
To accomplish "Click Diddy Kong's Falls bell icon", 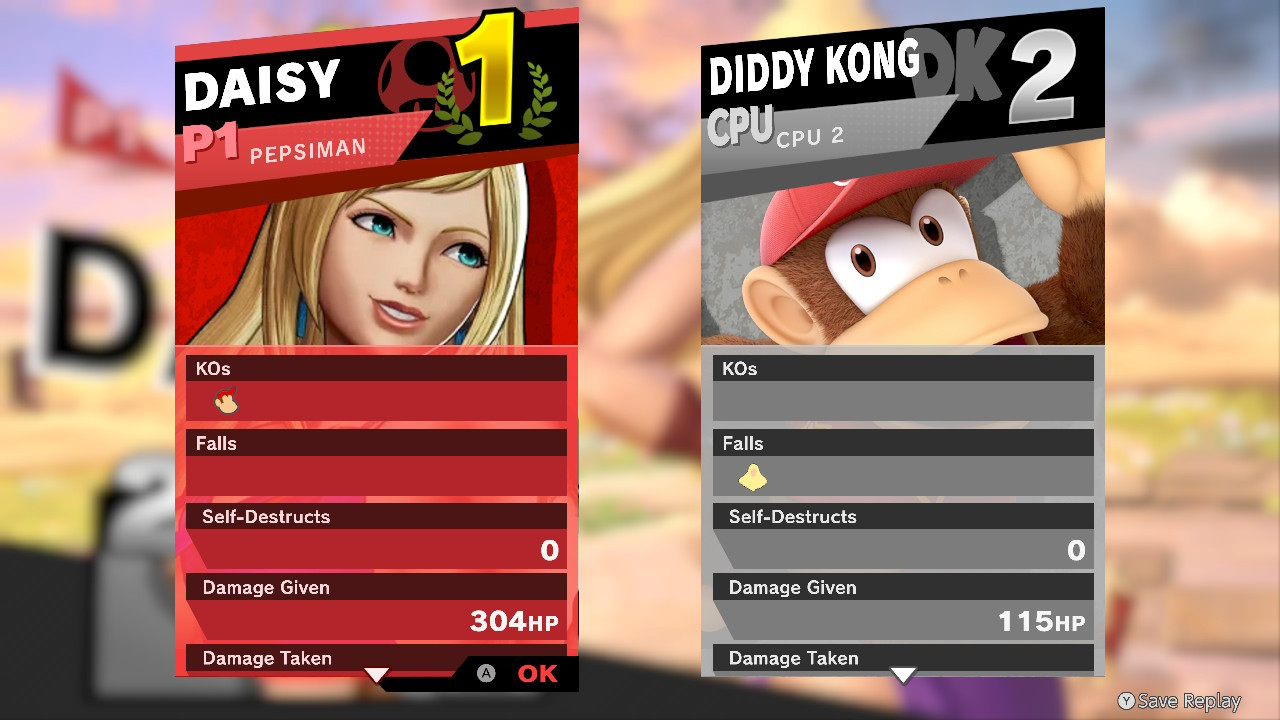I will click(753, 477).
